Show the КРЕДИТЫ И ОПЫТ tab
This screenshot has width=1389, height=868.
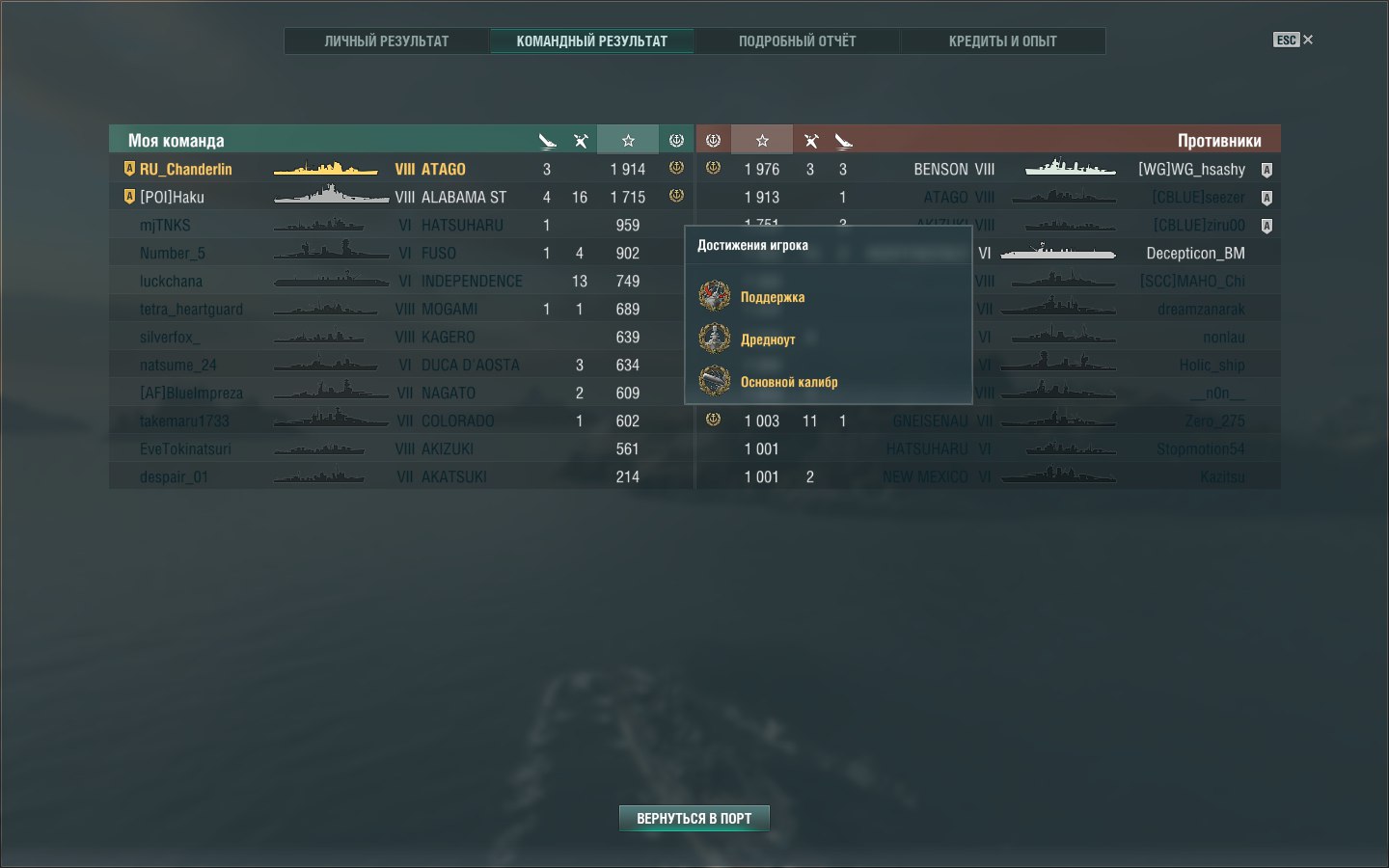[1002, 41]
